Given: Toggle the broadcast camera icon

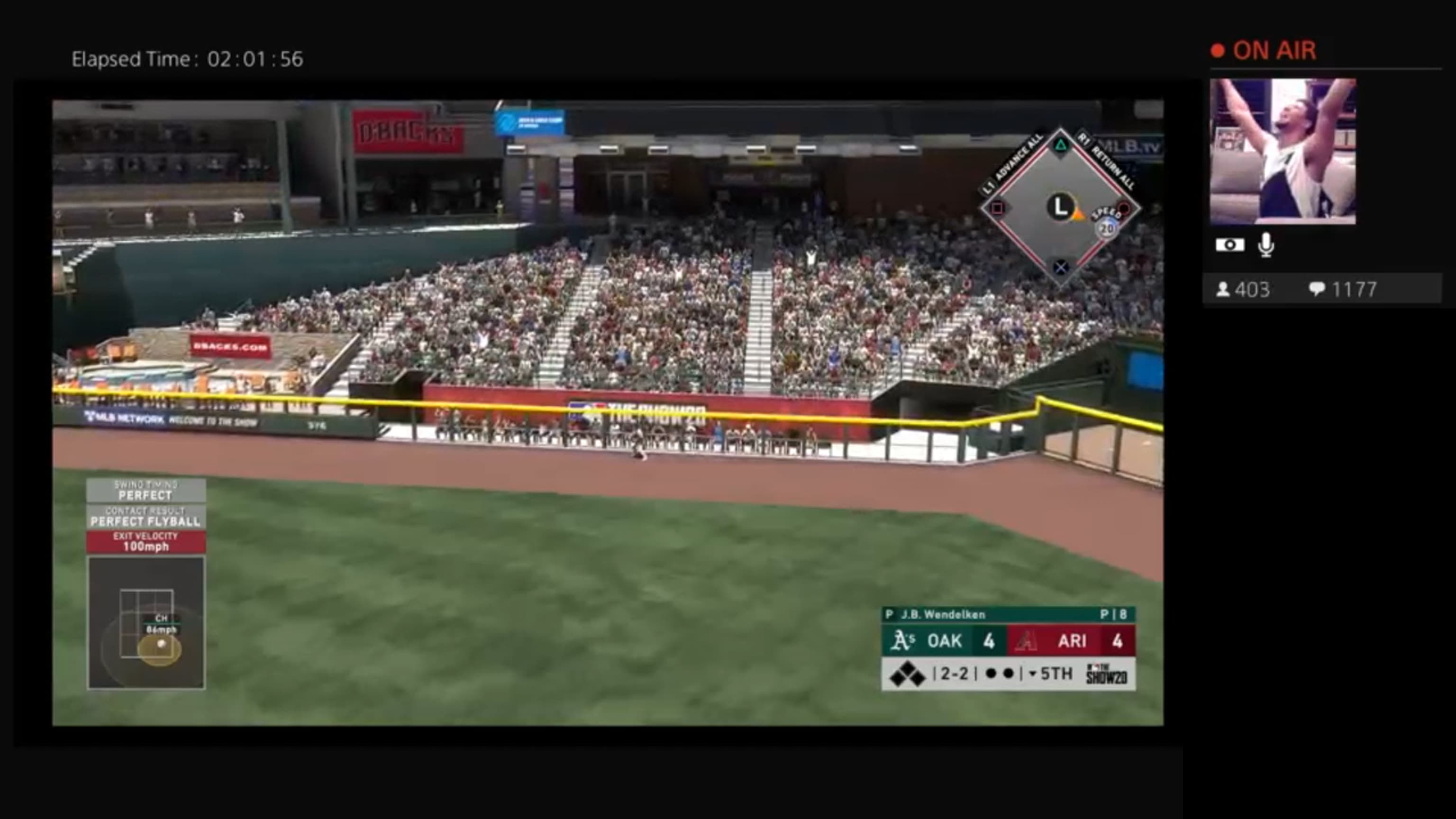Looking at the screenshot, I should [1229, 246].
